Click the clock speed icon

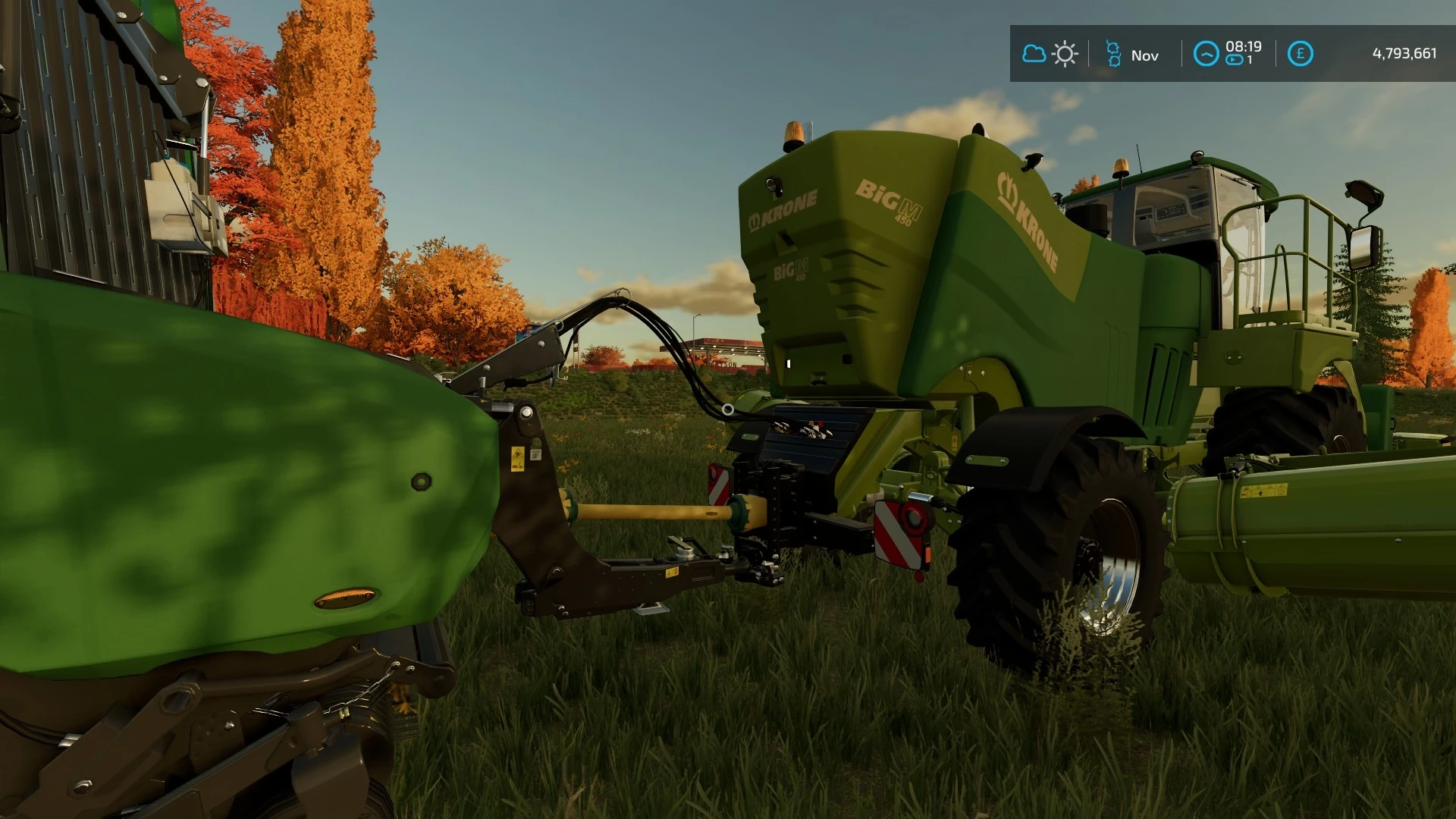tap(1206, 54)
